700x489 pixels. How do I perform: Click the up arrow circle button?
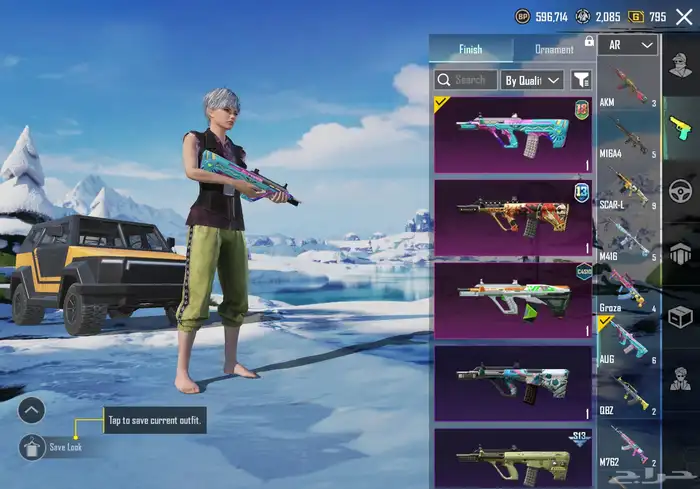tap(32, 409)
